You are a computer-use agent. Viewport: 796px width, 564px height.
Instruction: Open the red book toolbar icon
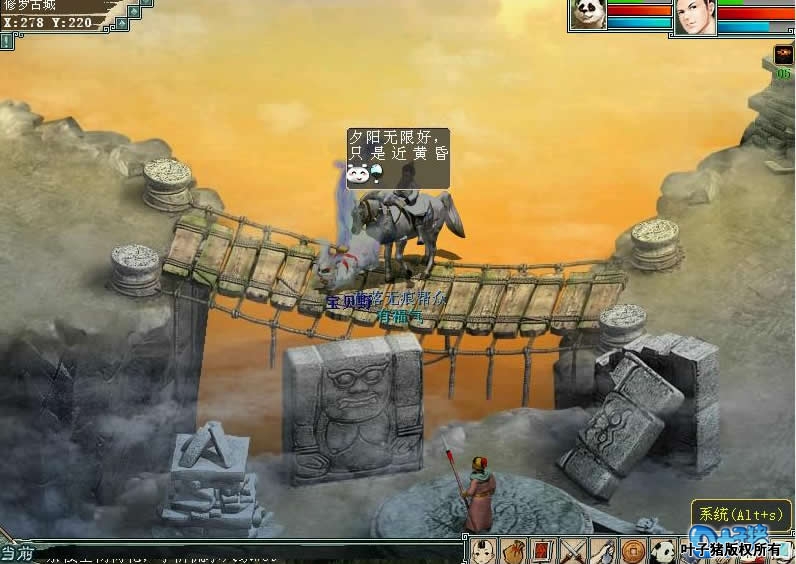pos(543,550)
